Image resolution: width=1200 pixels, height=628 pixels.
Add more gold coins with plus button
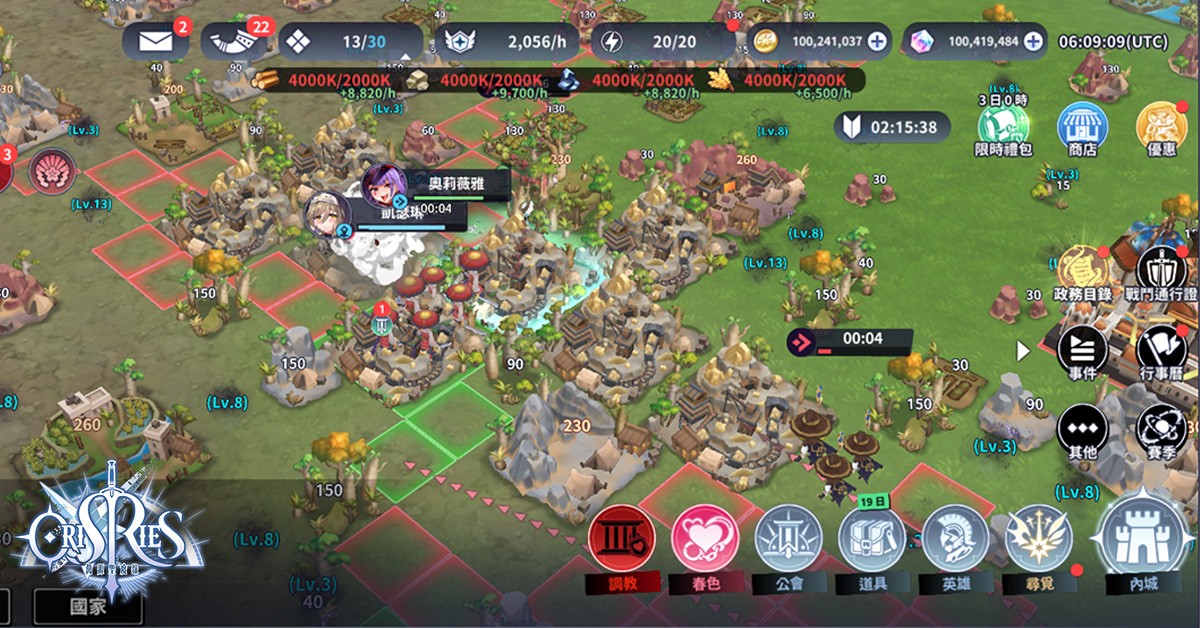(877, 42)
